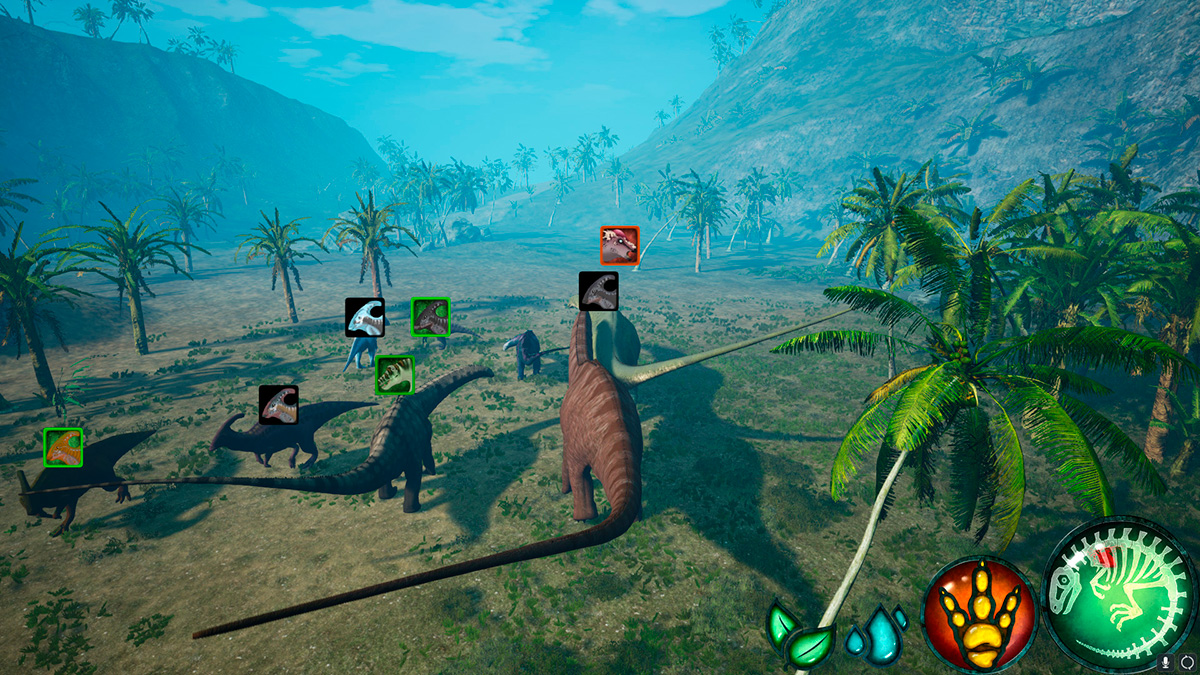Click the circular refresh arrows icon
1200x675 pixels.
[x=1186, y=661]
